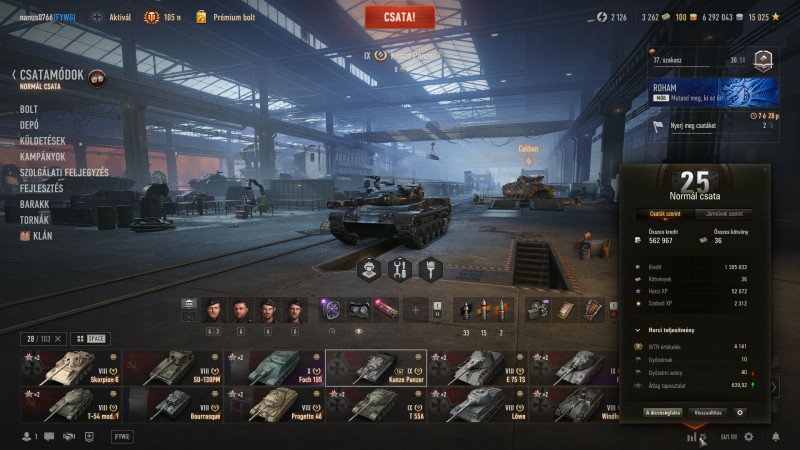This screenshot has height=450, width=800.
Task: Open the Prémium bolt shop
Action: pyautogui.click(x=225, y=17)
